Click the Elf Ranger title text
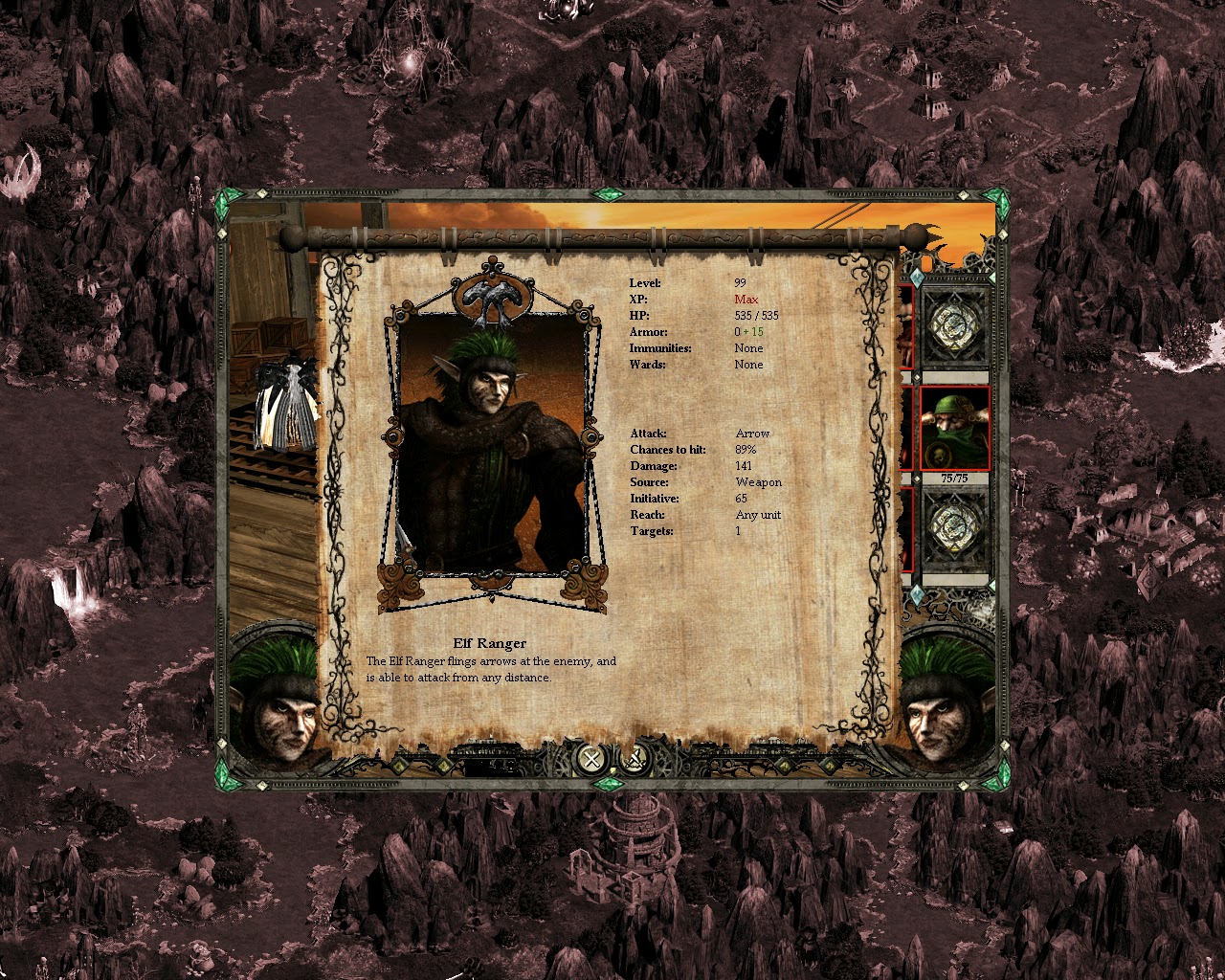The height and width of the screenshot is (980, 1225). click(x=491, y=643)
